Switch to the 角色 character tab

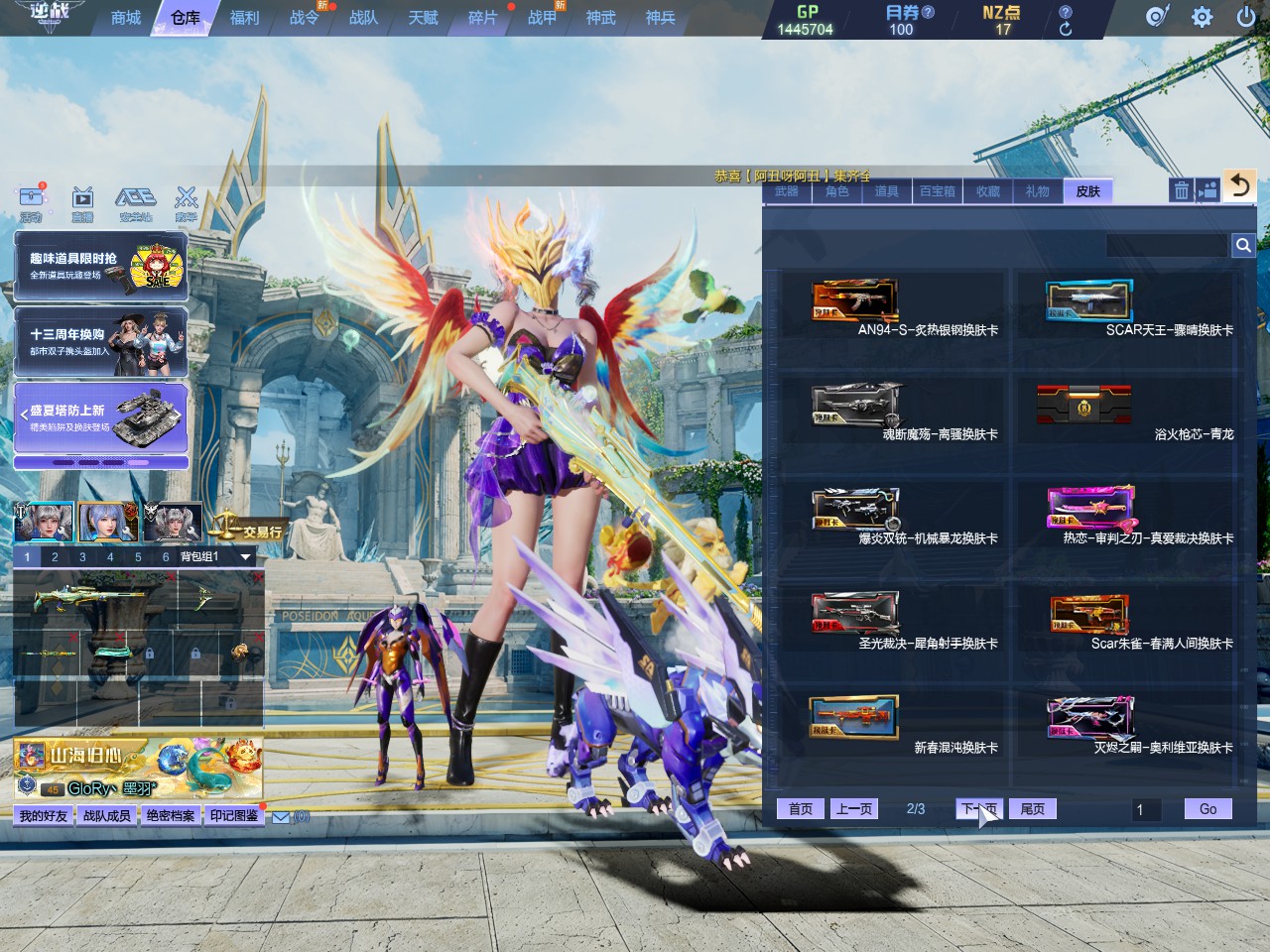837,191
